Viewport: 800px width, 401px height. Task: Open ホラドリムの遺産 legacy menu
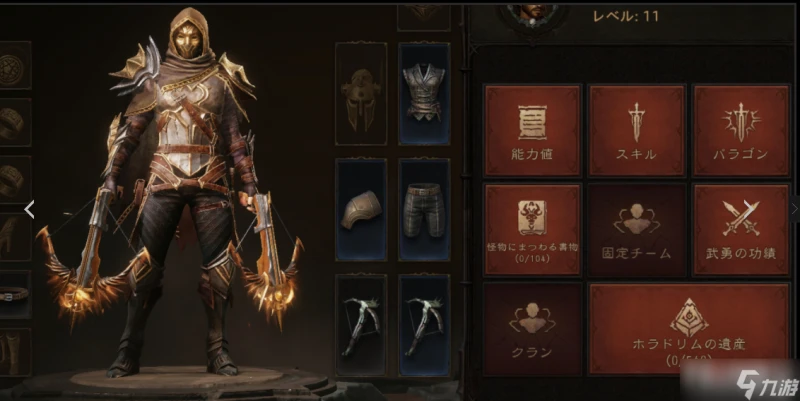pos(689,328)
